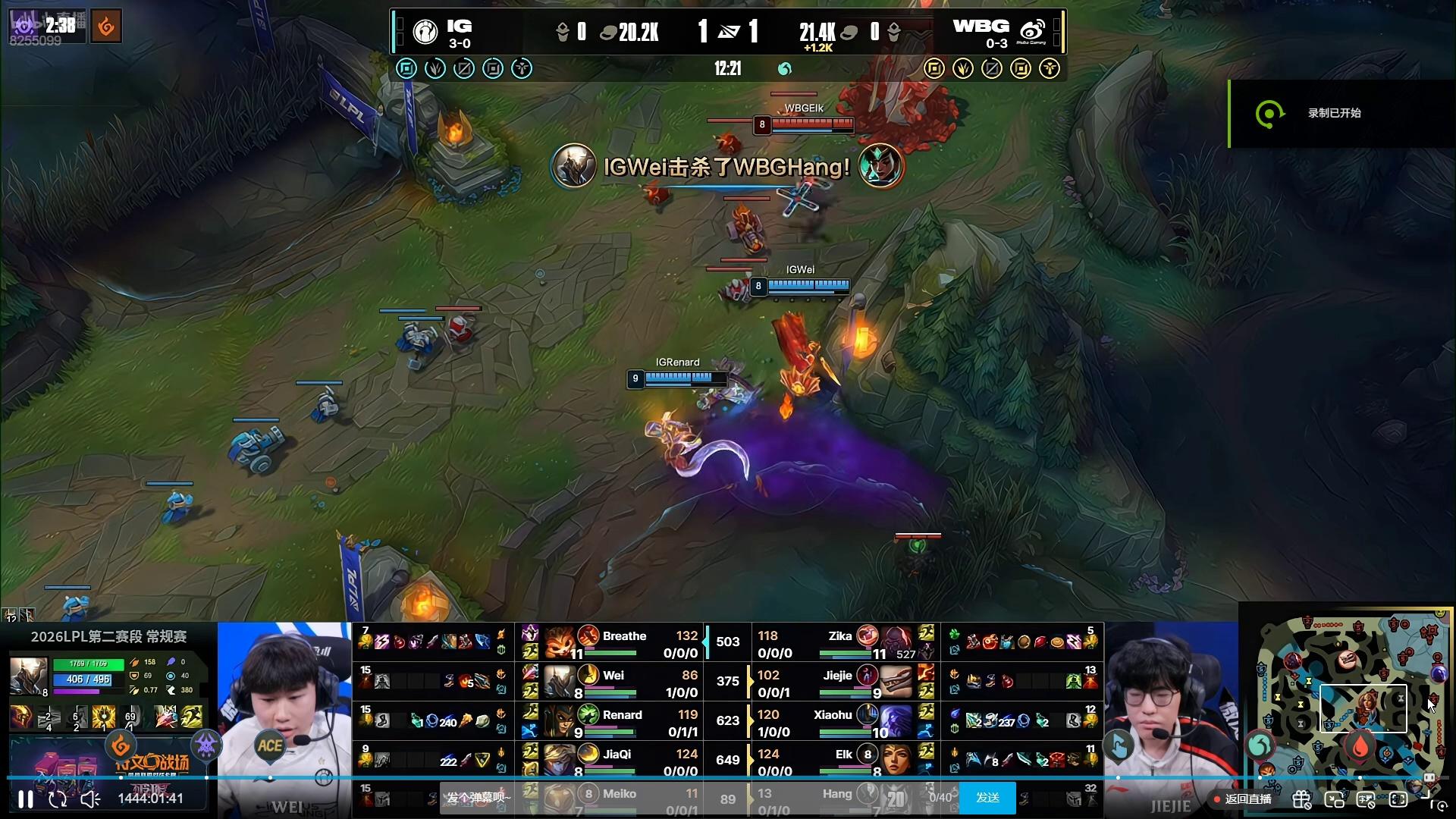This screenshot has height=819, width=1456.
Task: Click the IG team logo on the scoreboard
Action: [425, 32]
